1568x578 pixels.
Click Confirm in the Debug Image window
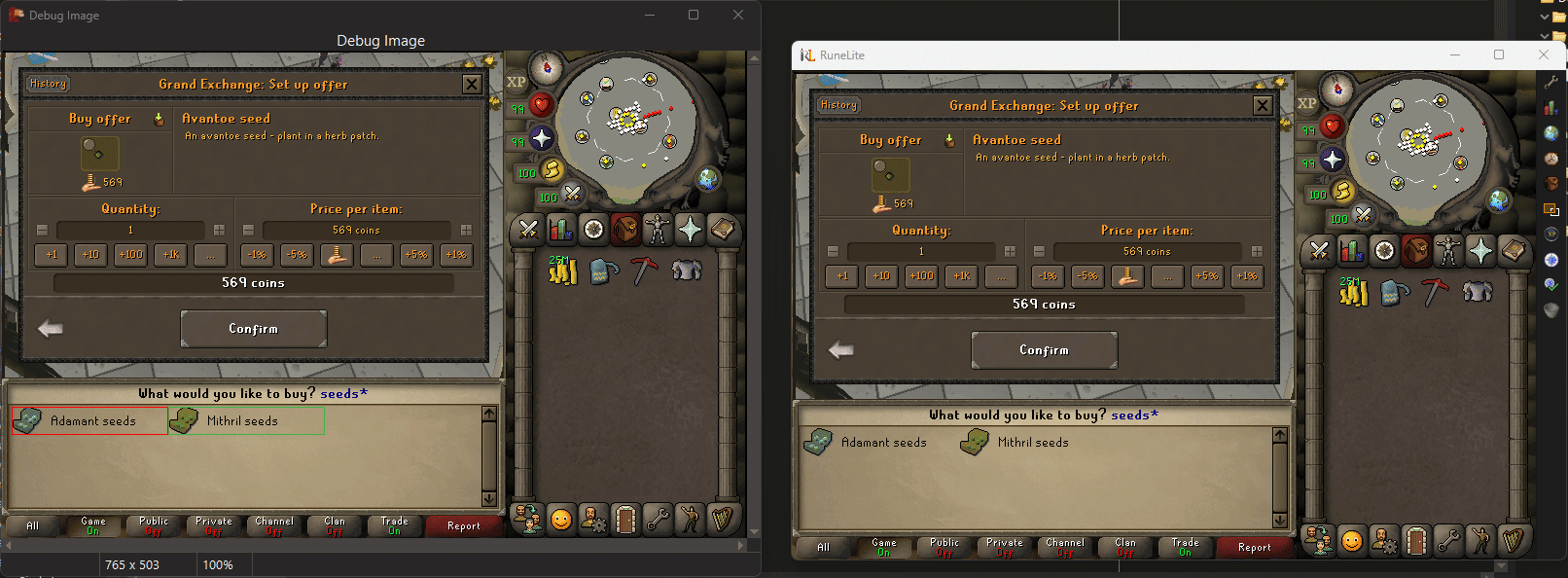[x=253, y=329]
